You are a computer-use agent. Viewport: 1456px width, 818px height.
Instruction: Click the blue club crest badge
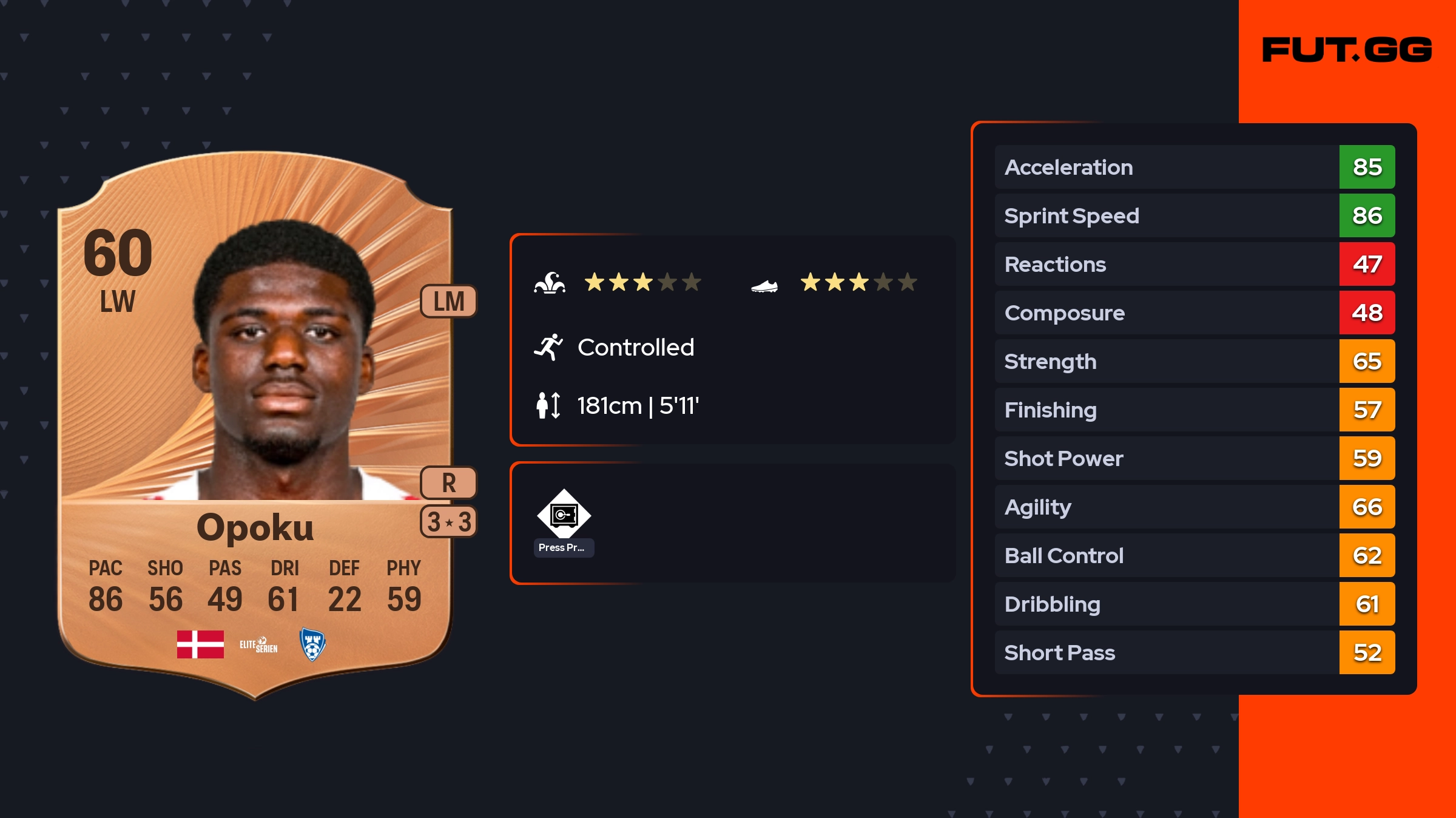pyautogui.click(x=312, y=644)
